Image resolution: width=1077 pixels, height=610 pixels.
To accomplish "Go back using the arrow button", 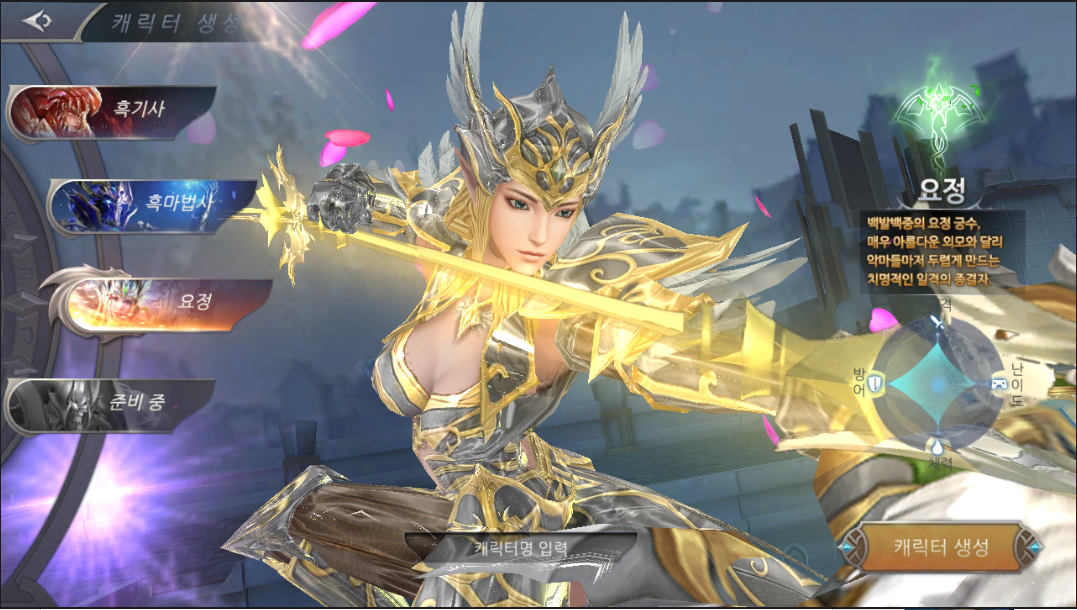I will [37, 21].
